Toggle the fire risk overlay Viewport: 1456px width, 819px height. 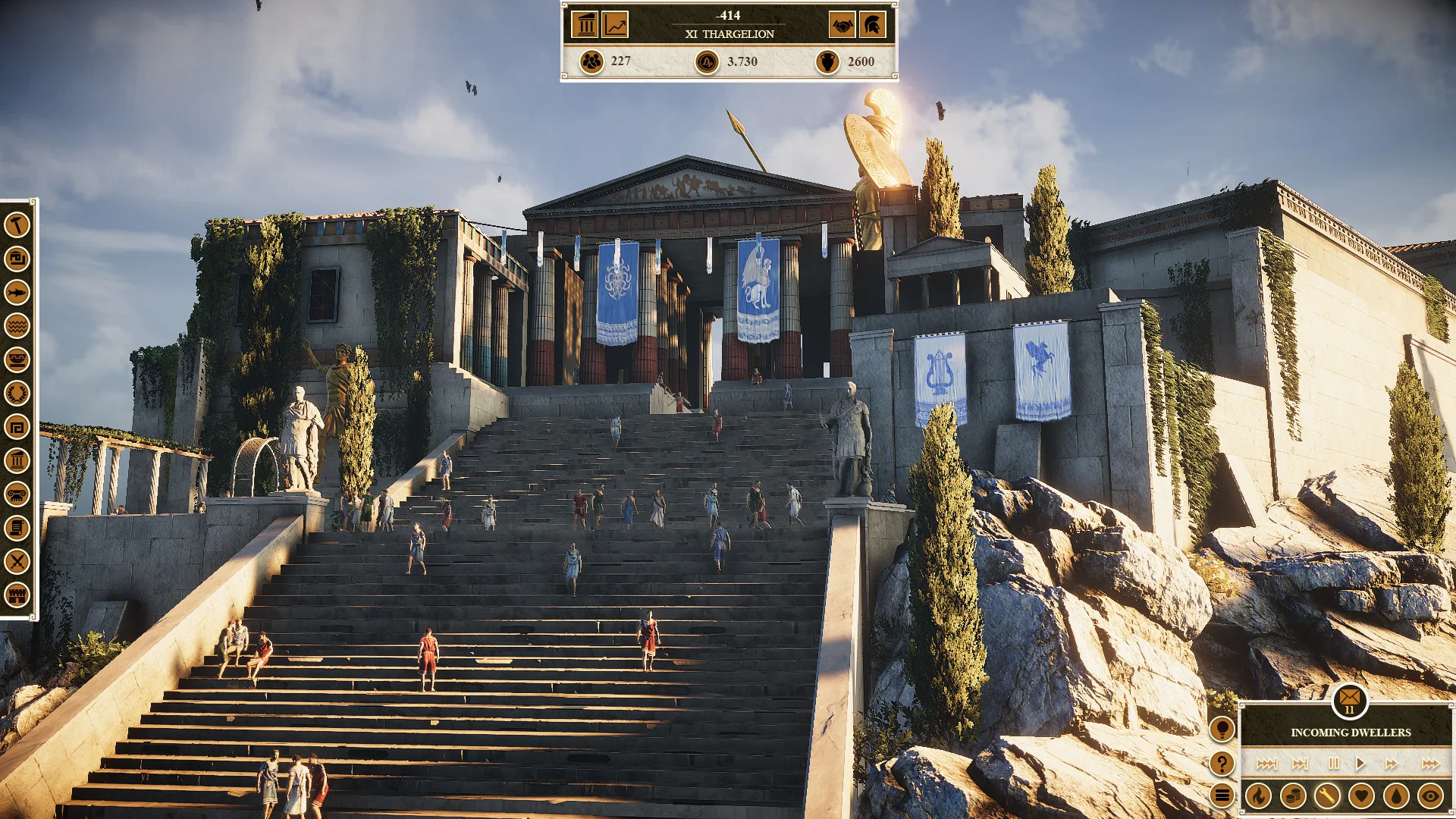[1259, 796]
